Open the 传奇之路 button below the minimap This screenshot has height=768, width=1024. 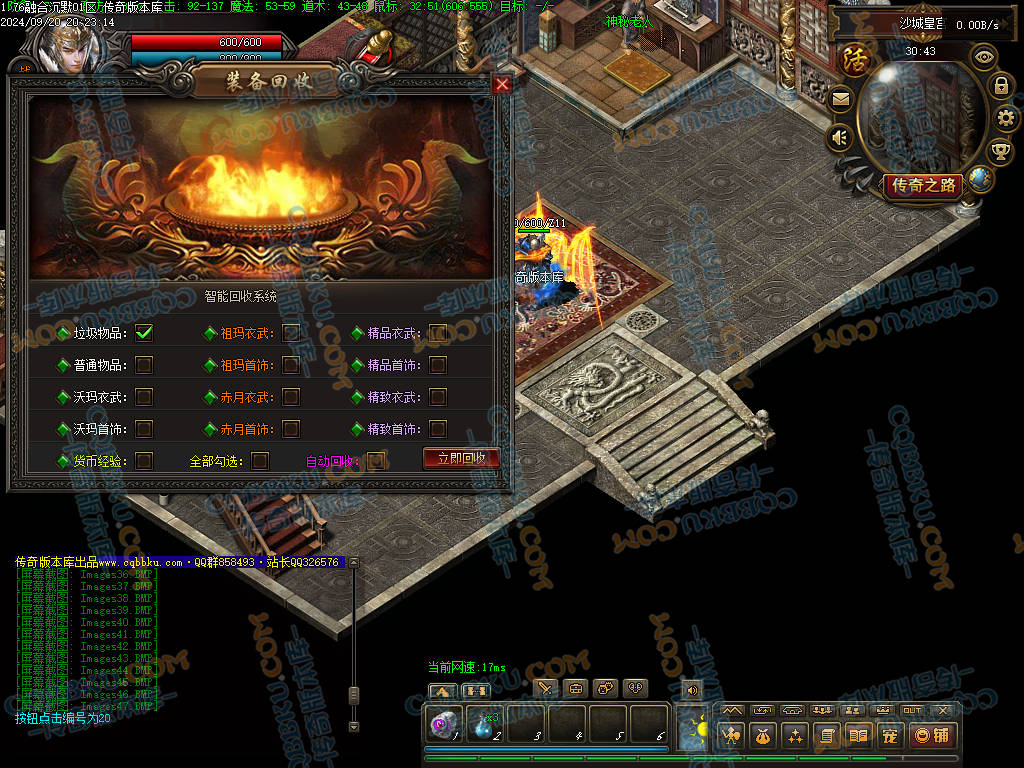[921, 185]
